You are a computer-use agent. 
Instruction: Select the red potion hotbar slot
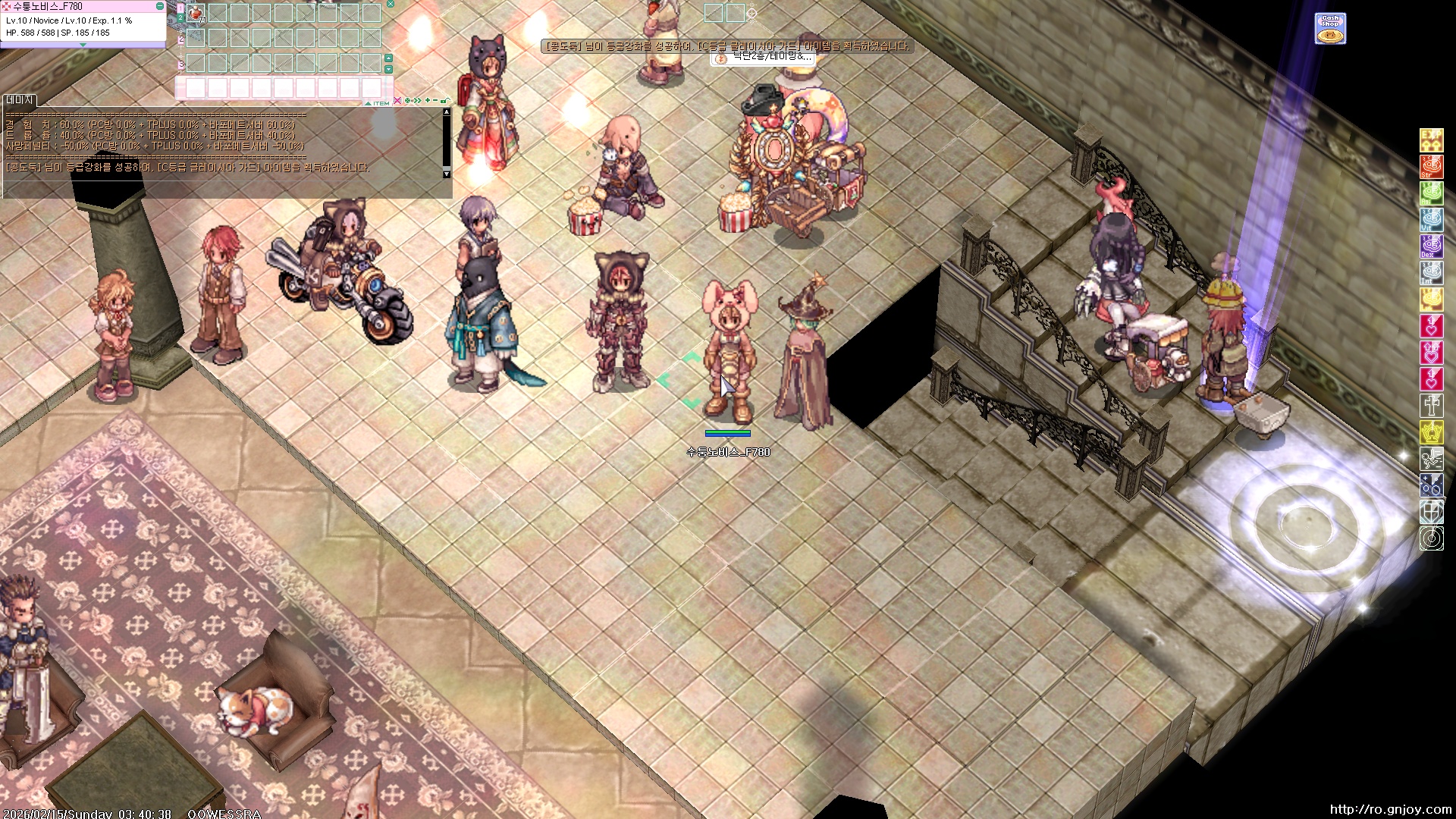(196, 13)
